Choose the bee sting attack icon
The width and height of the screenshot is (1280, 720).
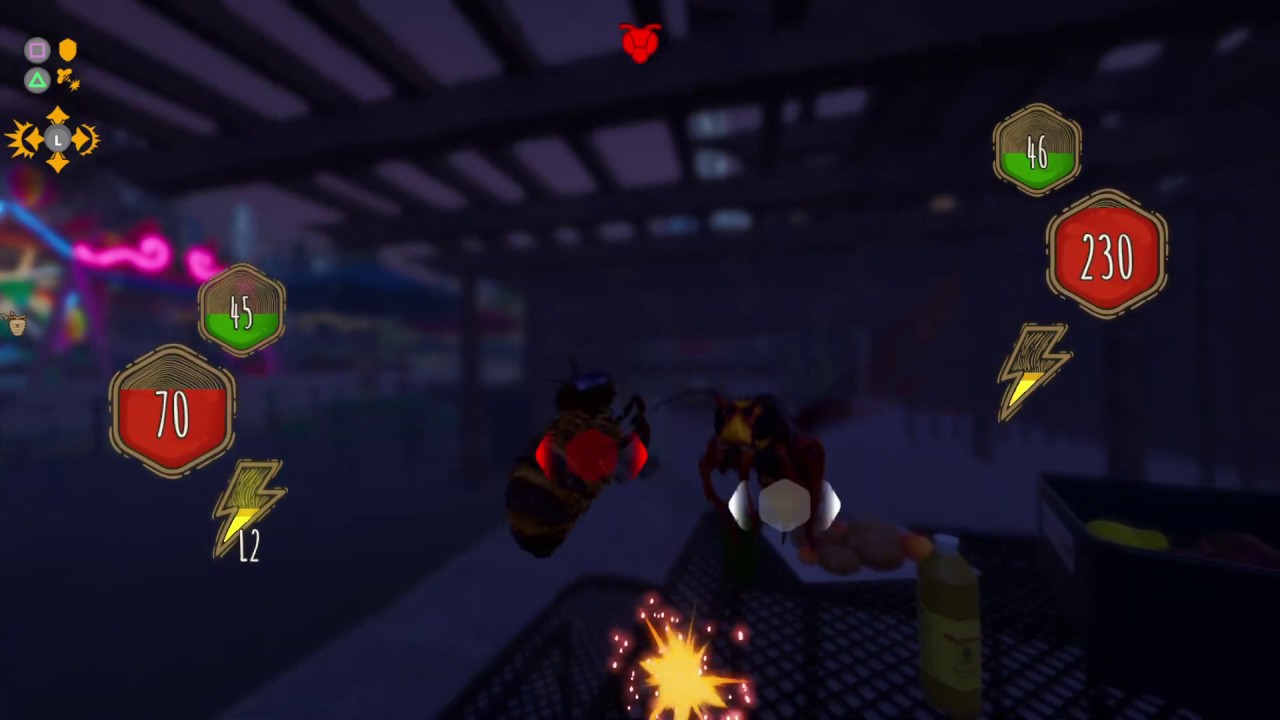click(x=67, y=79)
